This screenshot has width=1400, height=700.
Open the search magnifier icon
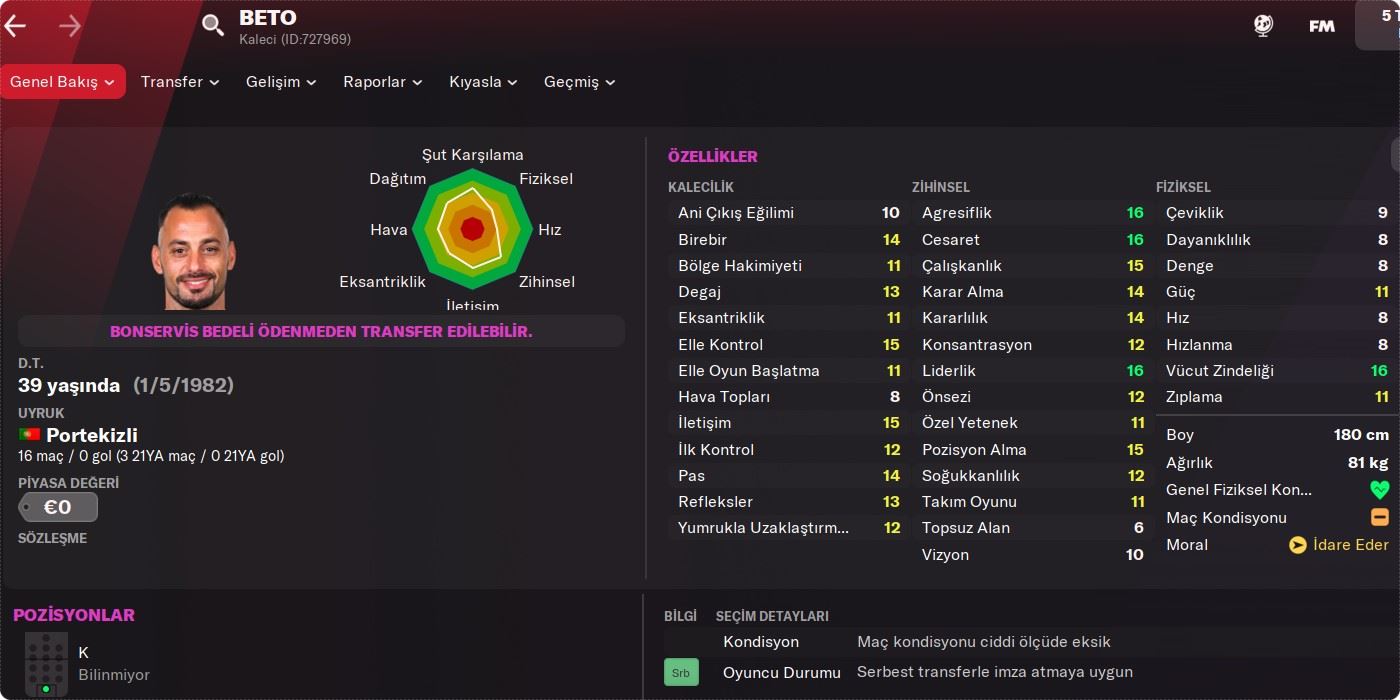[213, 26]
